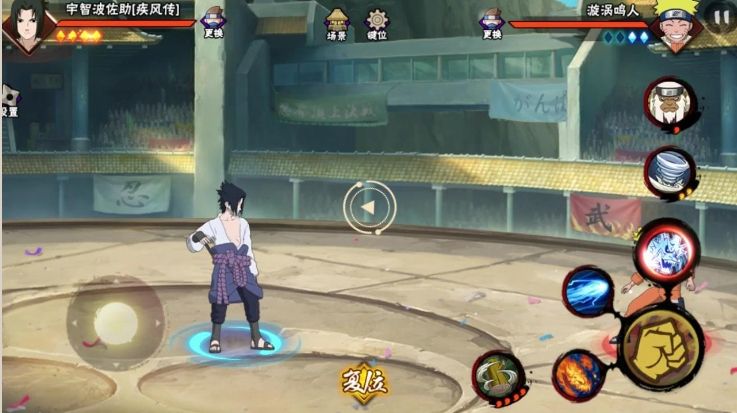Open the 键位 key layout settings
Viewport: 737px width, 413px height.
377,24
